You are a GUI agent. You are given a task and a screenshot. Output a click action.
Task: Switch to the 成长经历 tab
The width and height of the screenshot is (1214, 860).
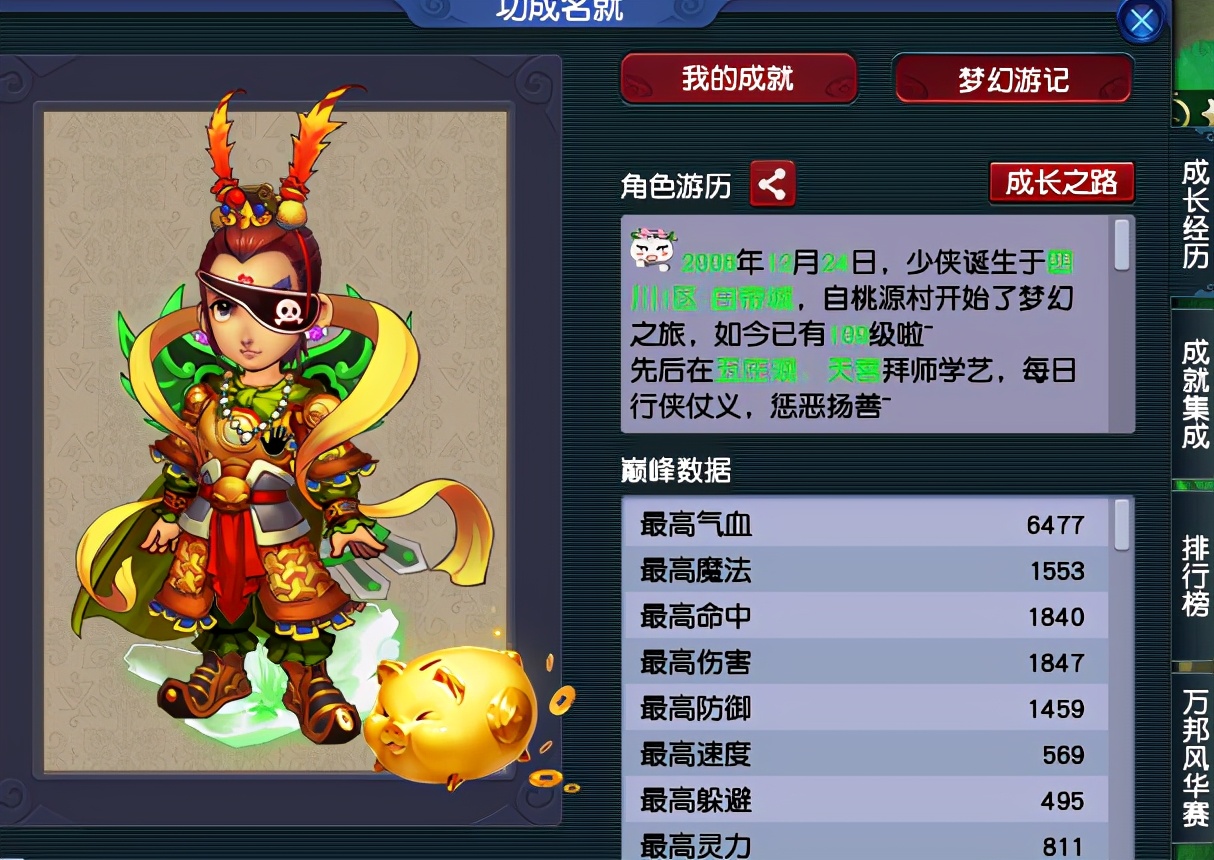tap(1195, 214)
